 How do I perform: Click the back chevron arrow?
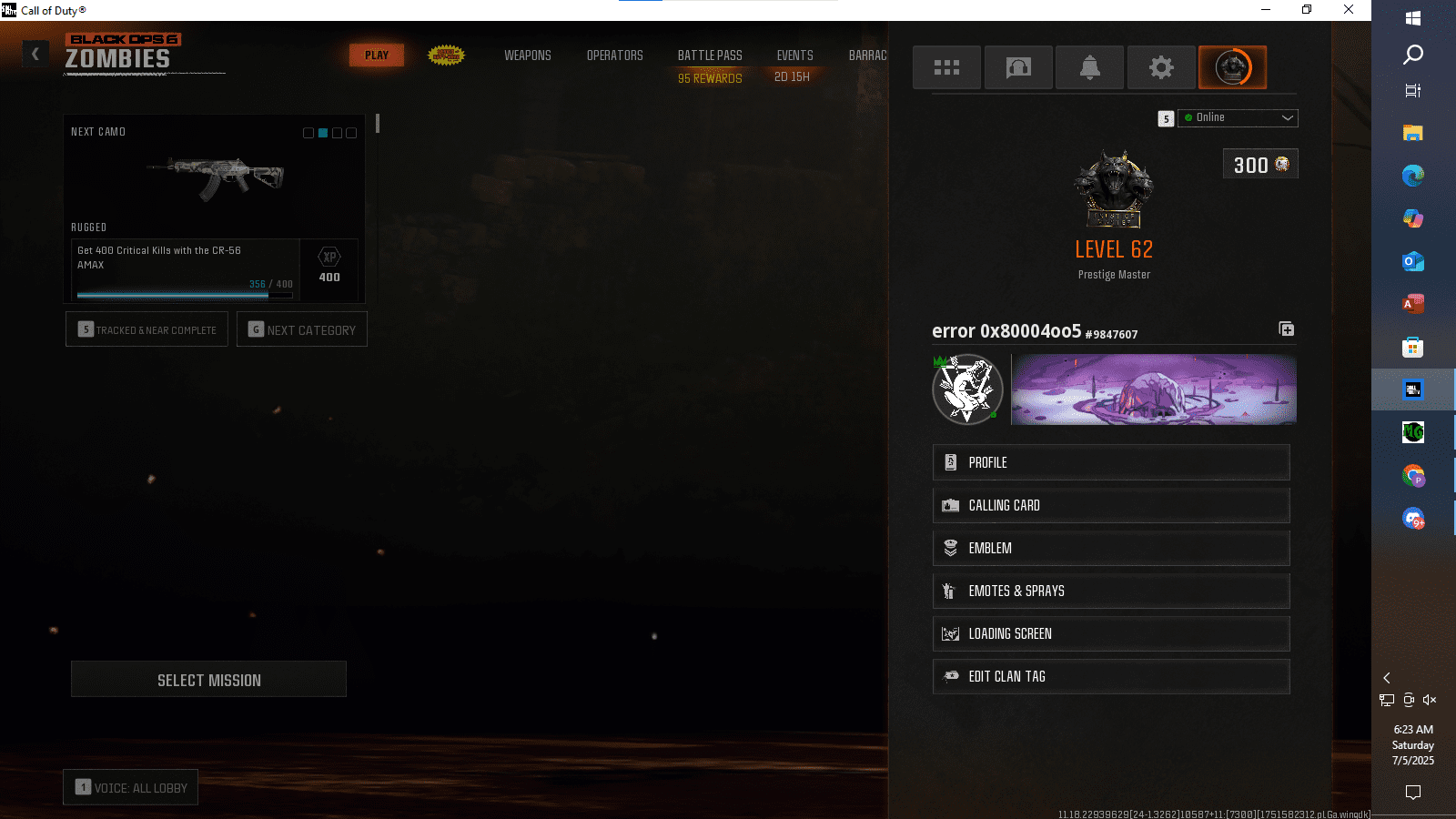click(x=35, y=53)
